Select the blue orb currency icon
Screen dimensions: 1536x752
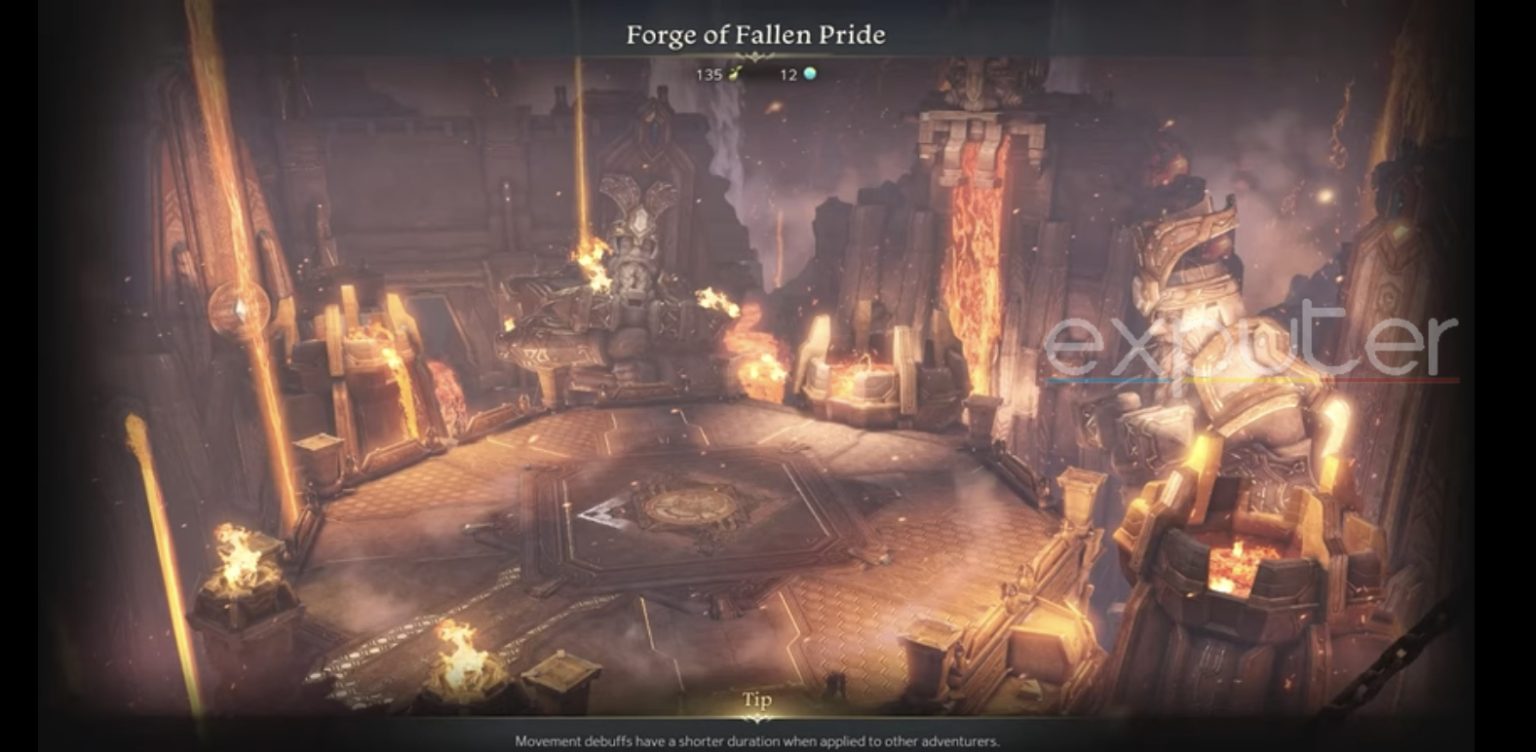[x=810, y=74]
